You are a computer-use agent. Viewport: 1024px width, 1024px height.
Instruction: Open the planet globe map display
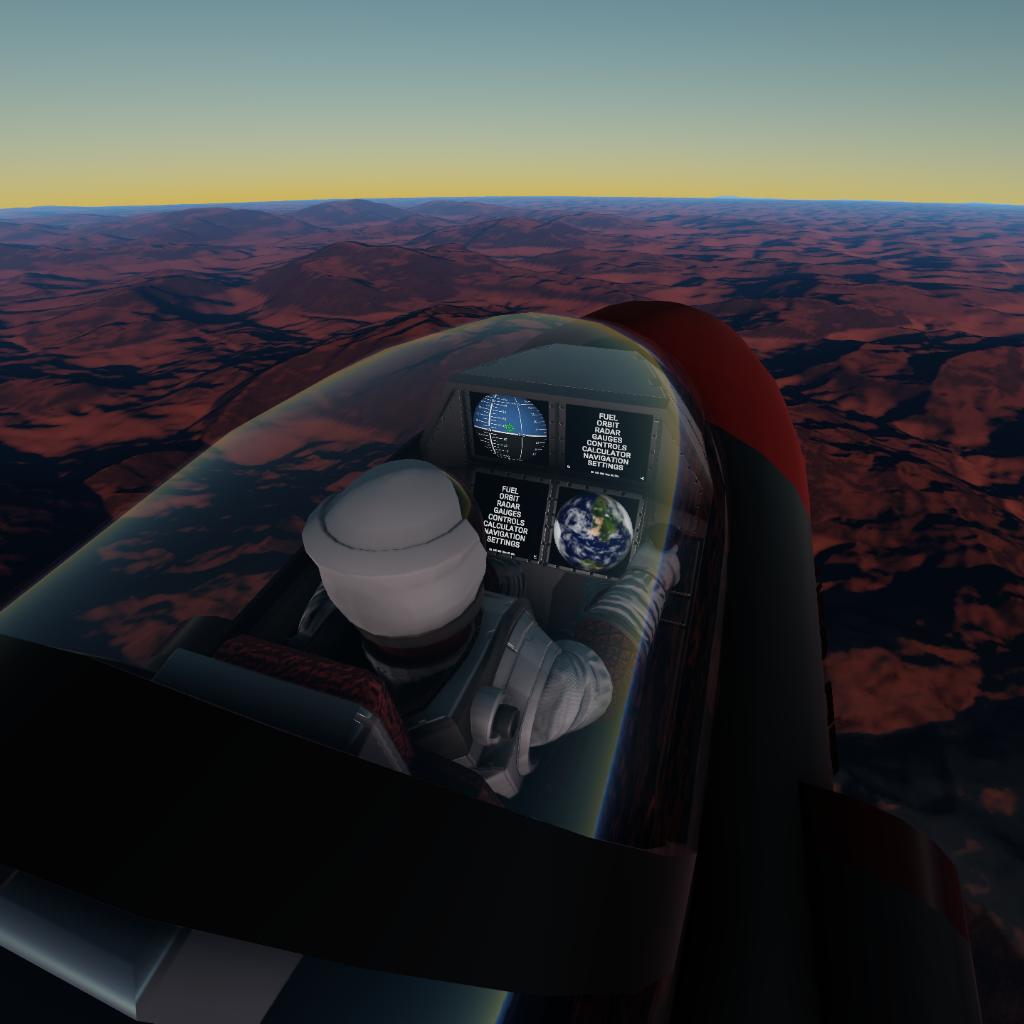(593, 530)
